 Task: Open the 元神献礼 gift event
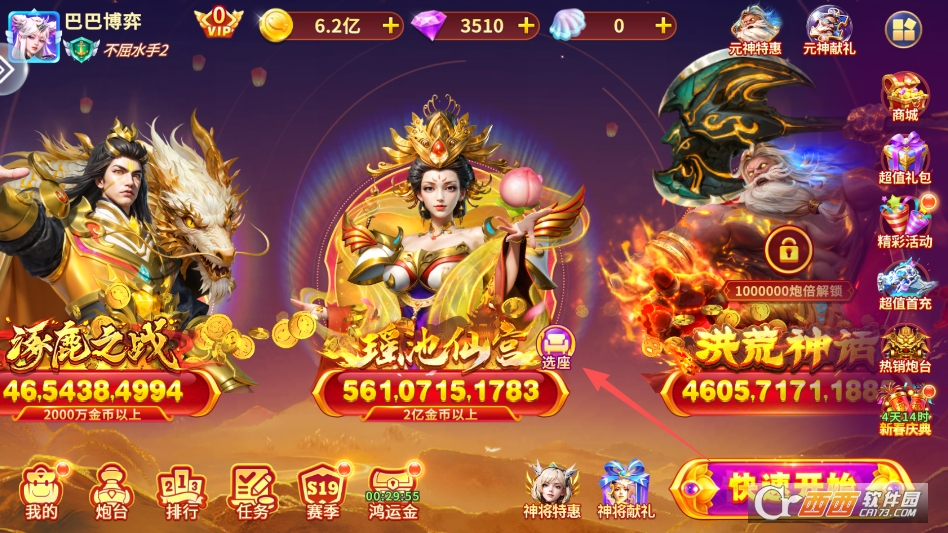(829, 29)
